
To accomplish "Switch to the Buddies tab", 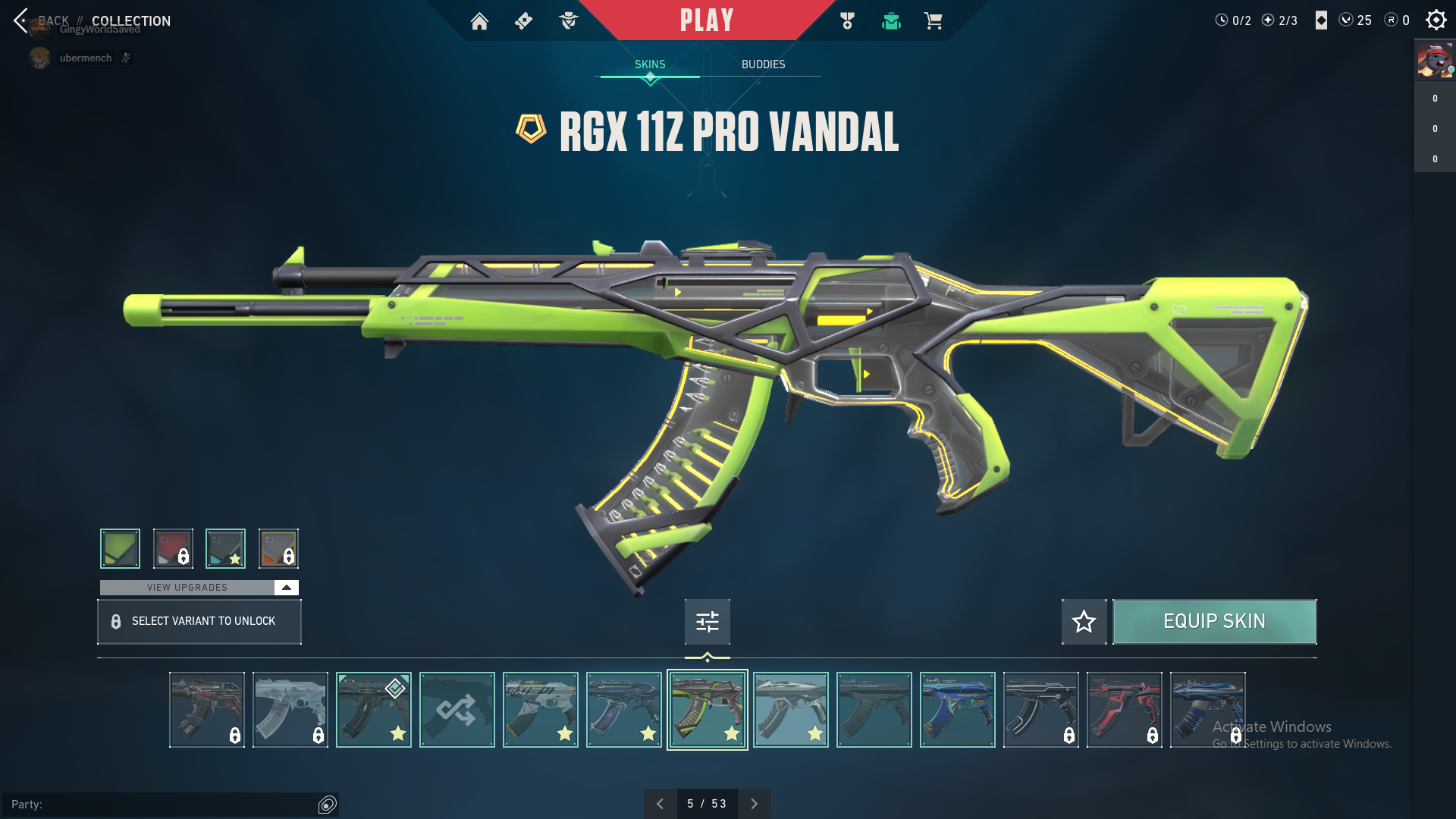I will pyautogui.click(x=763, y=64).
